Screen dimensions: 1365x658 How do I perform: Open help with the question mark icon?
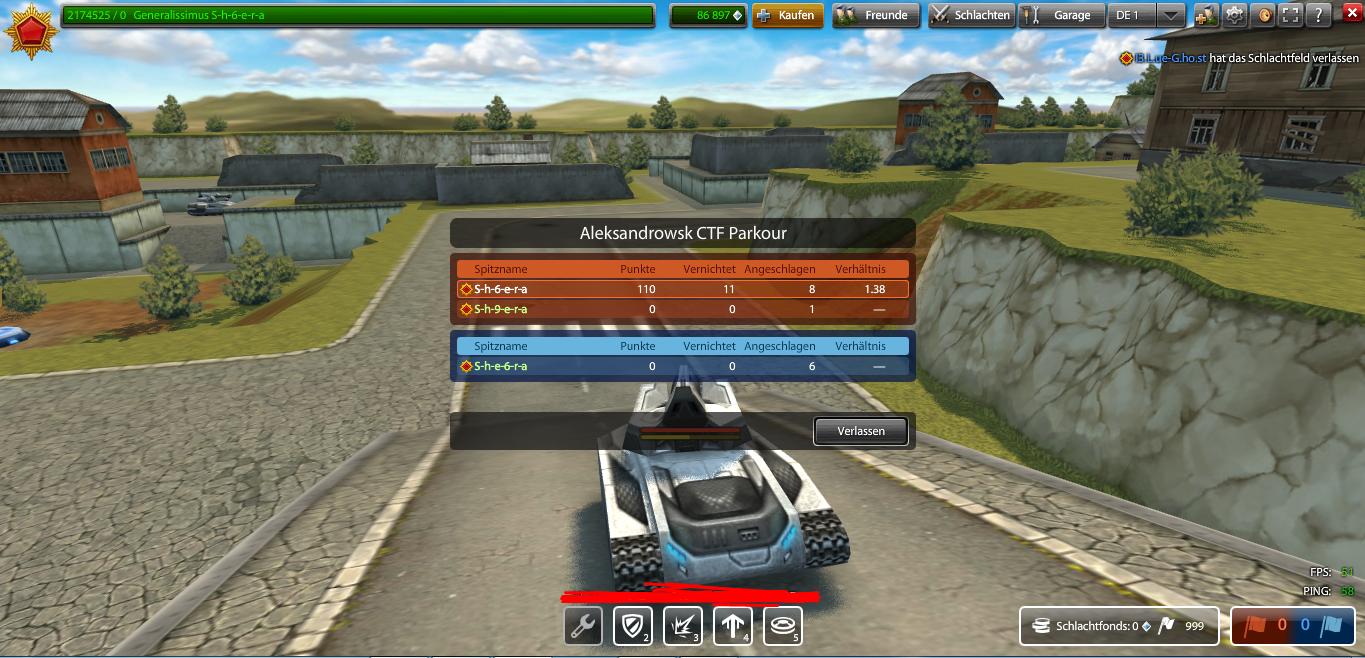(1320, 15)
